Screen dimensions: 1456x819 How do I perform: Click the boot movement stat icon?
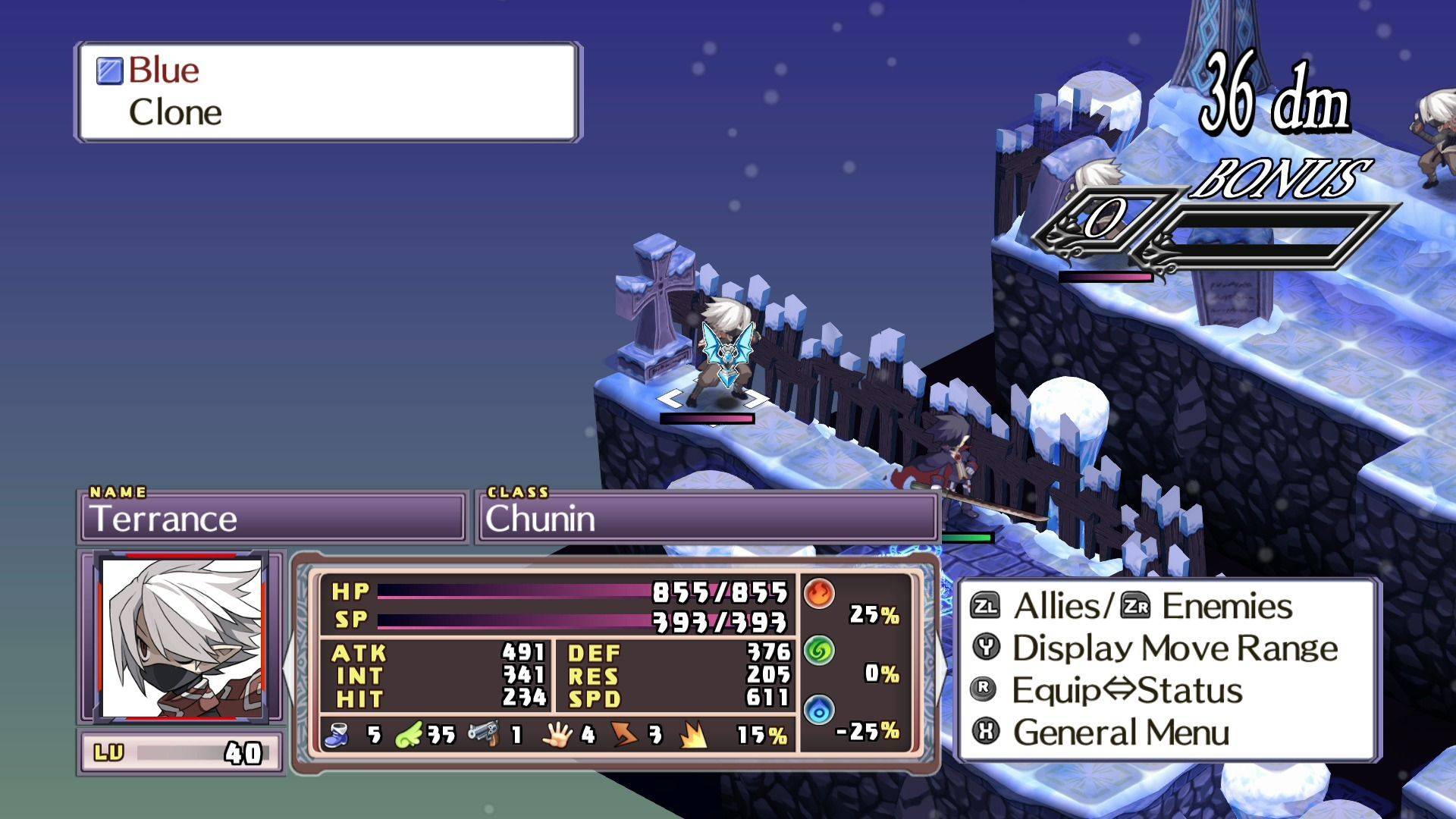click(x=337, y=733)
